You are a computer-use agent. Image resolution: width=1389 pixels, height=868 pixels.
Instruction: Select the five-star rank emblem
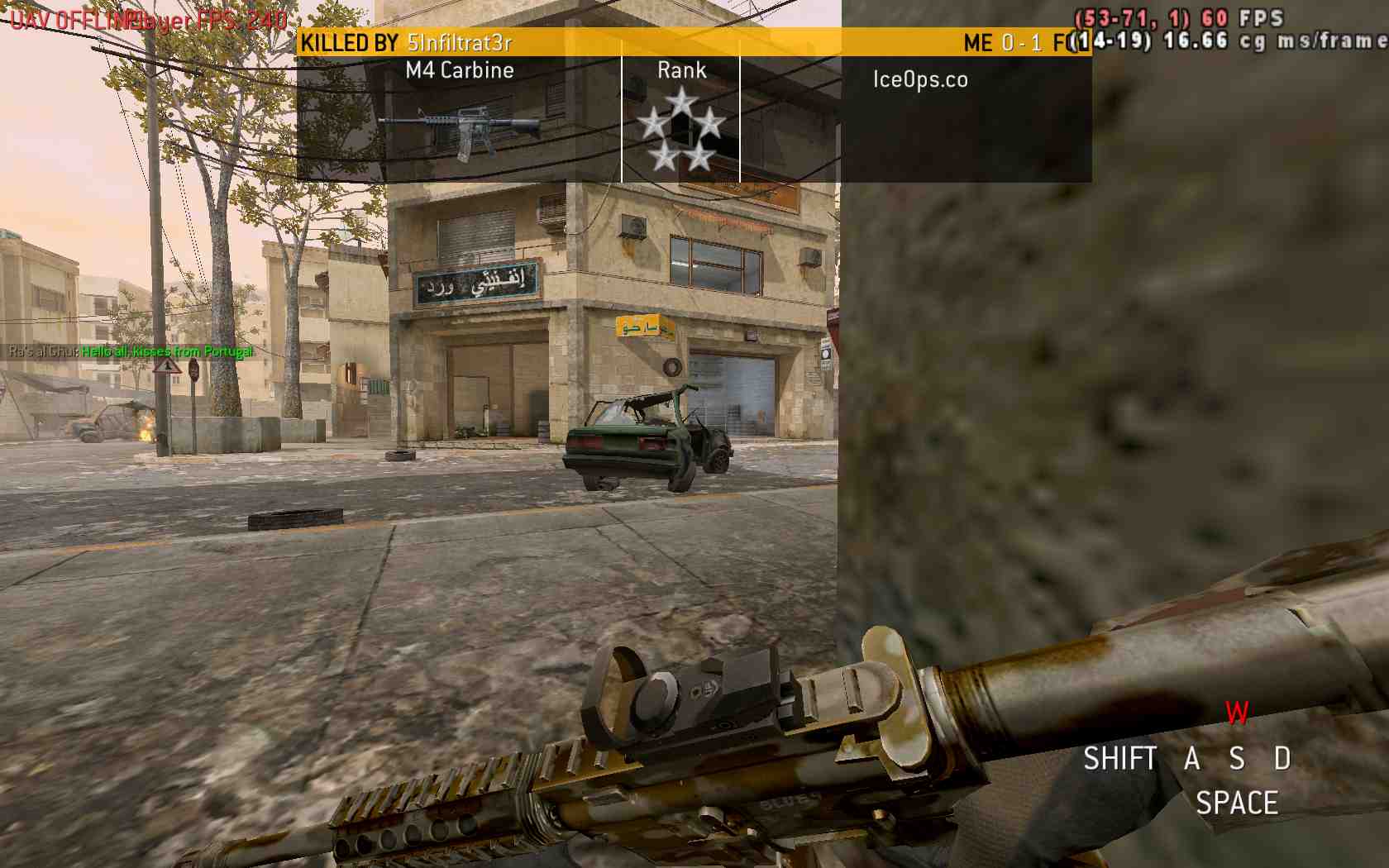click(x=681, y=130)
